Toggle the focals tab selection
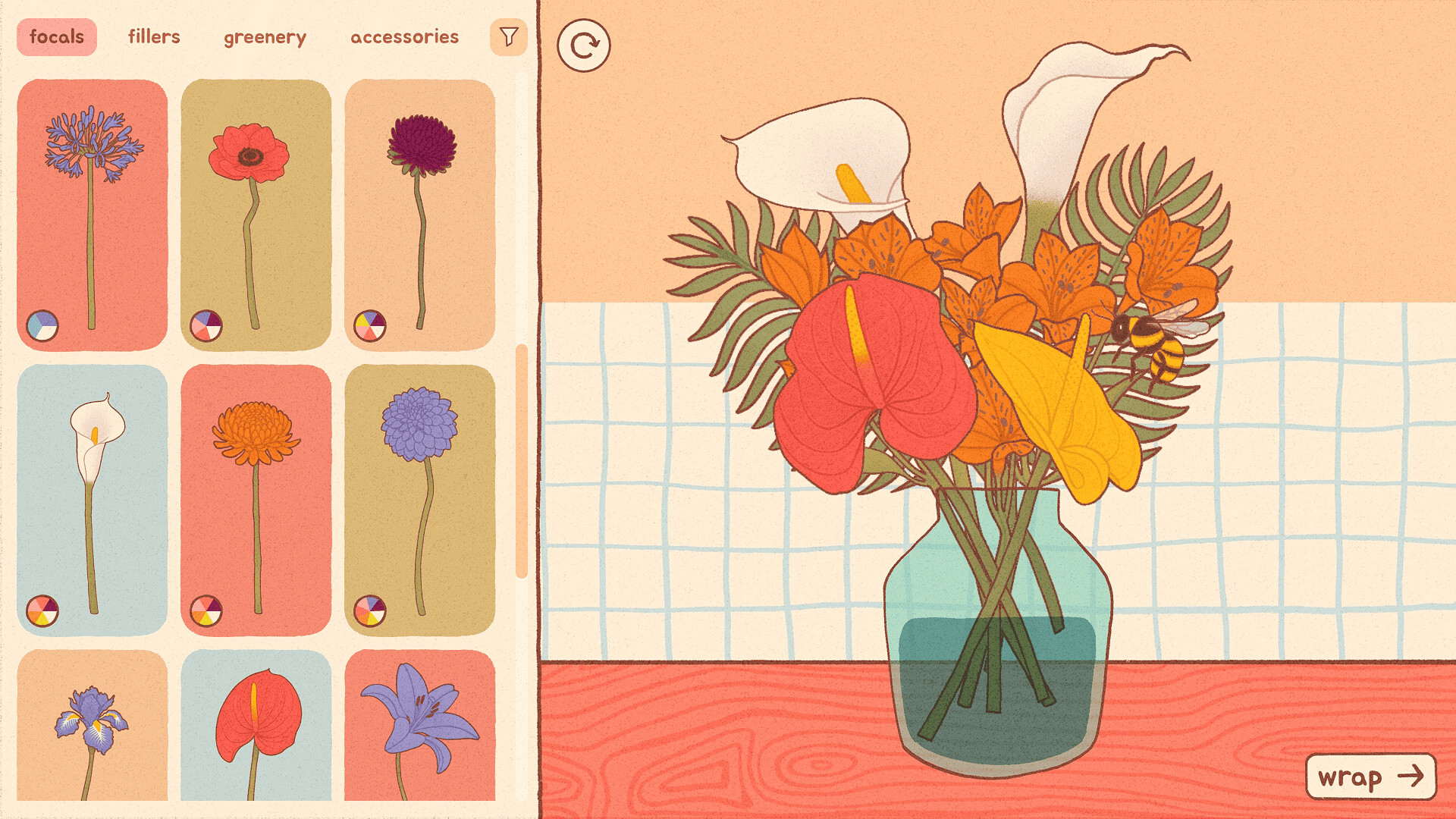The width and height of the screenshot is (1456, 819). [x=56, y=36]
